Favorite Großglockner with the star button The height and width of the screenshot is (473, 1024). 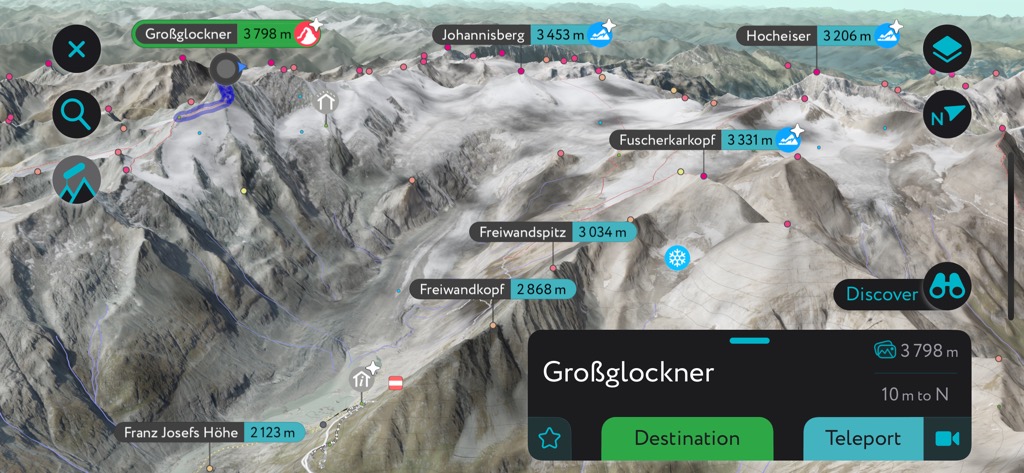pos(549,438)
